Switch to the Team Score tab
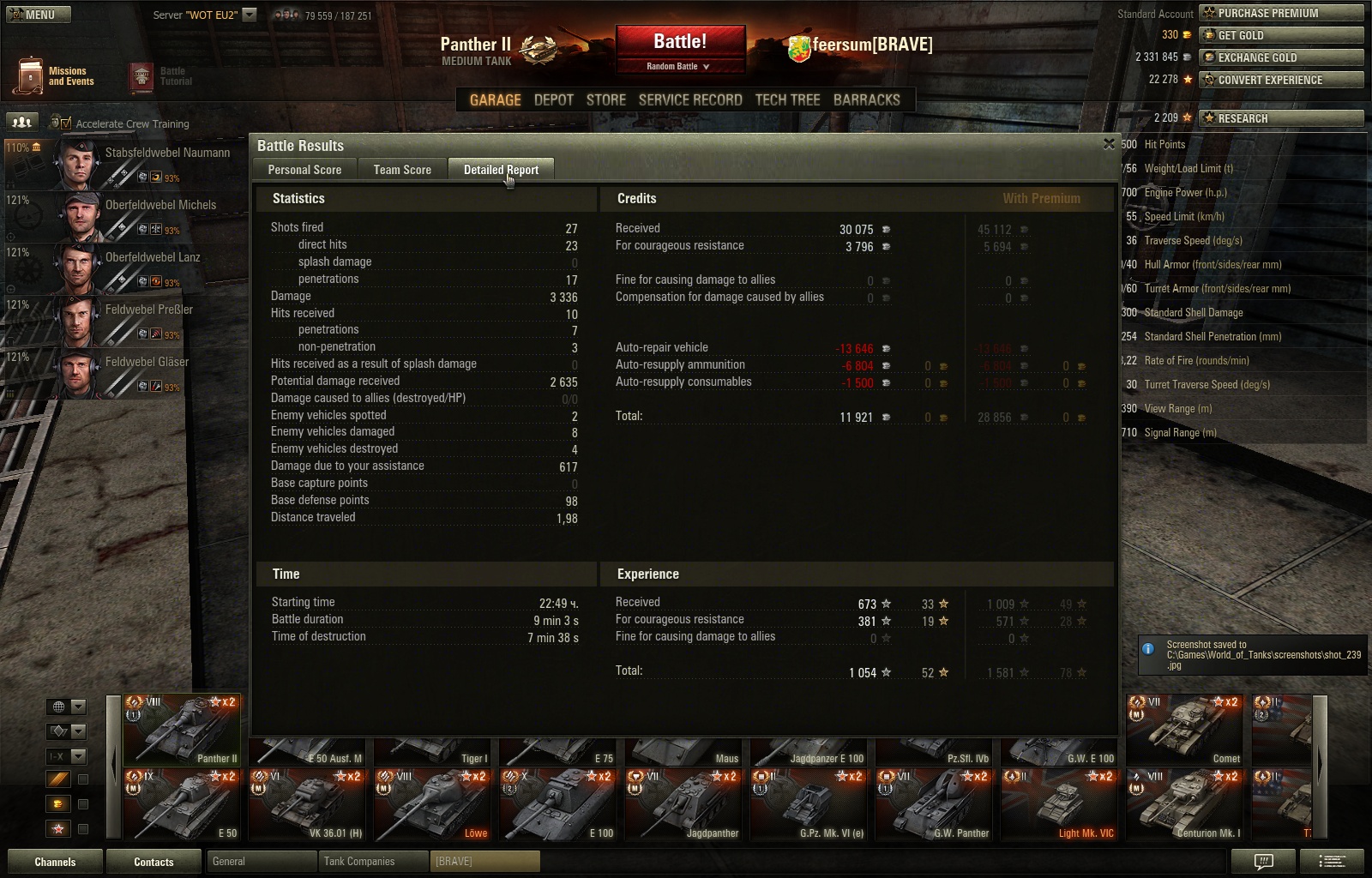Screen dimensions: 1372x878 click(402, 170)
